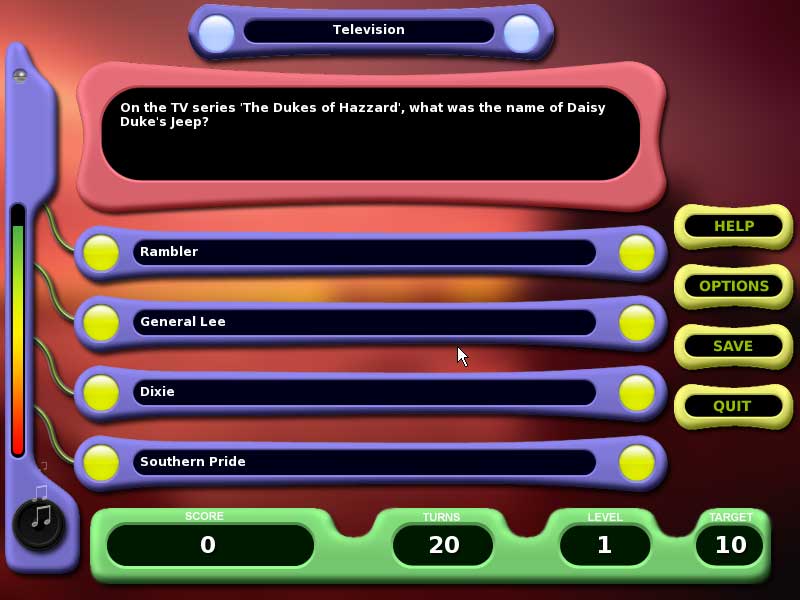Quit the trivia game

click(x=733, y=406)
